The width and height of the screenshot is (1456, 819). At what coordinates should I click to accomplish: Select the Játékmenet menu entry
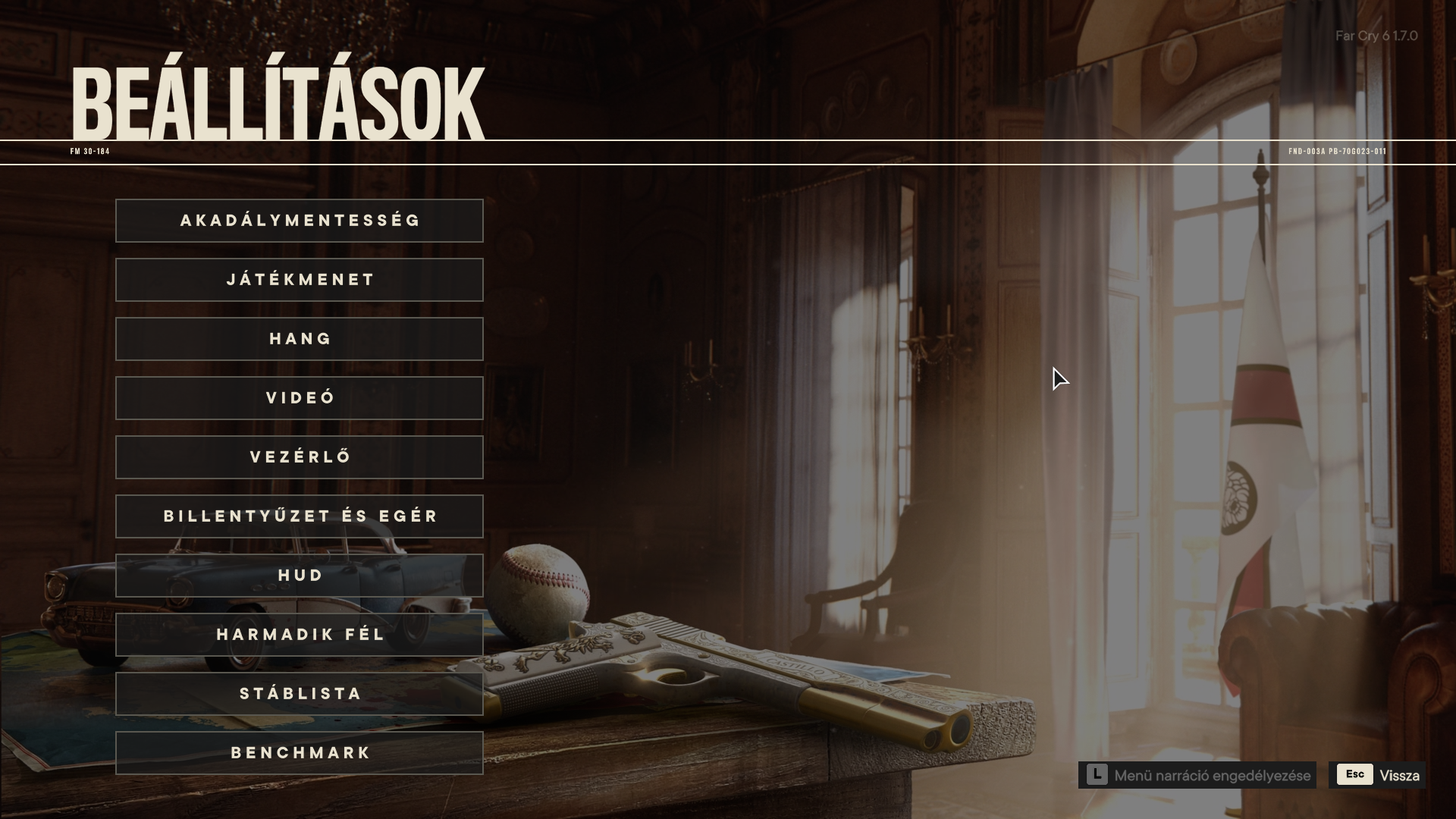(300, 280)
